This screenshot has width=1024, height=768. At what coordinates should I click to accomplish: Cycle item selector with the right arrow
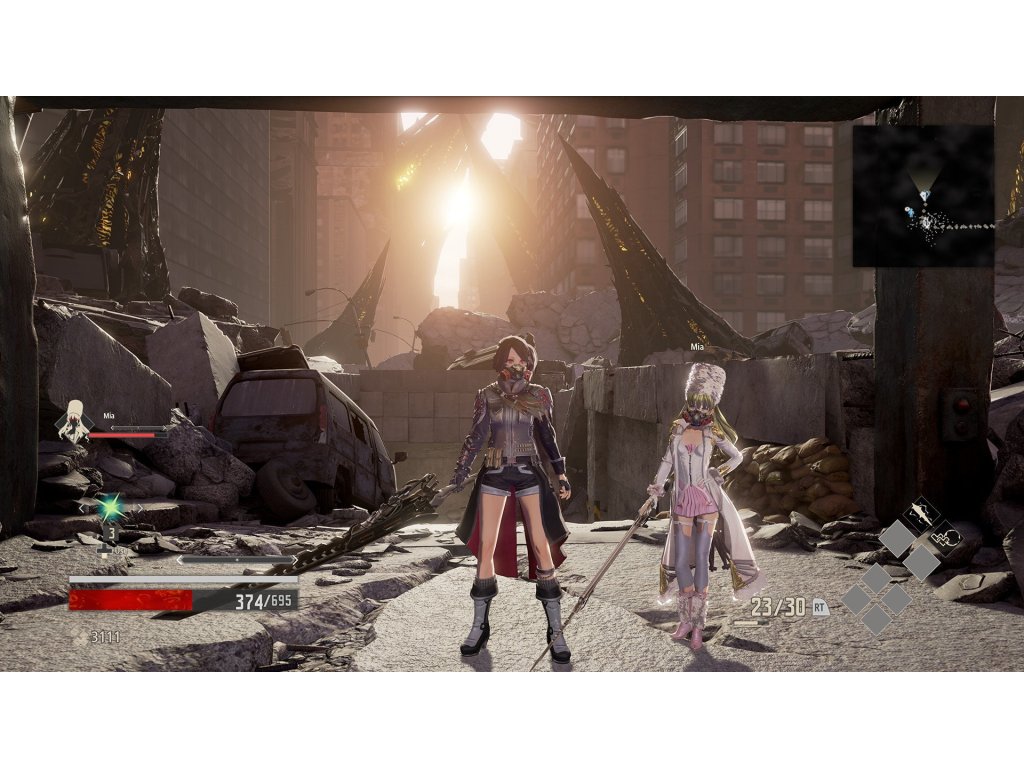point(138,507)
